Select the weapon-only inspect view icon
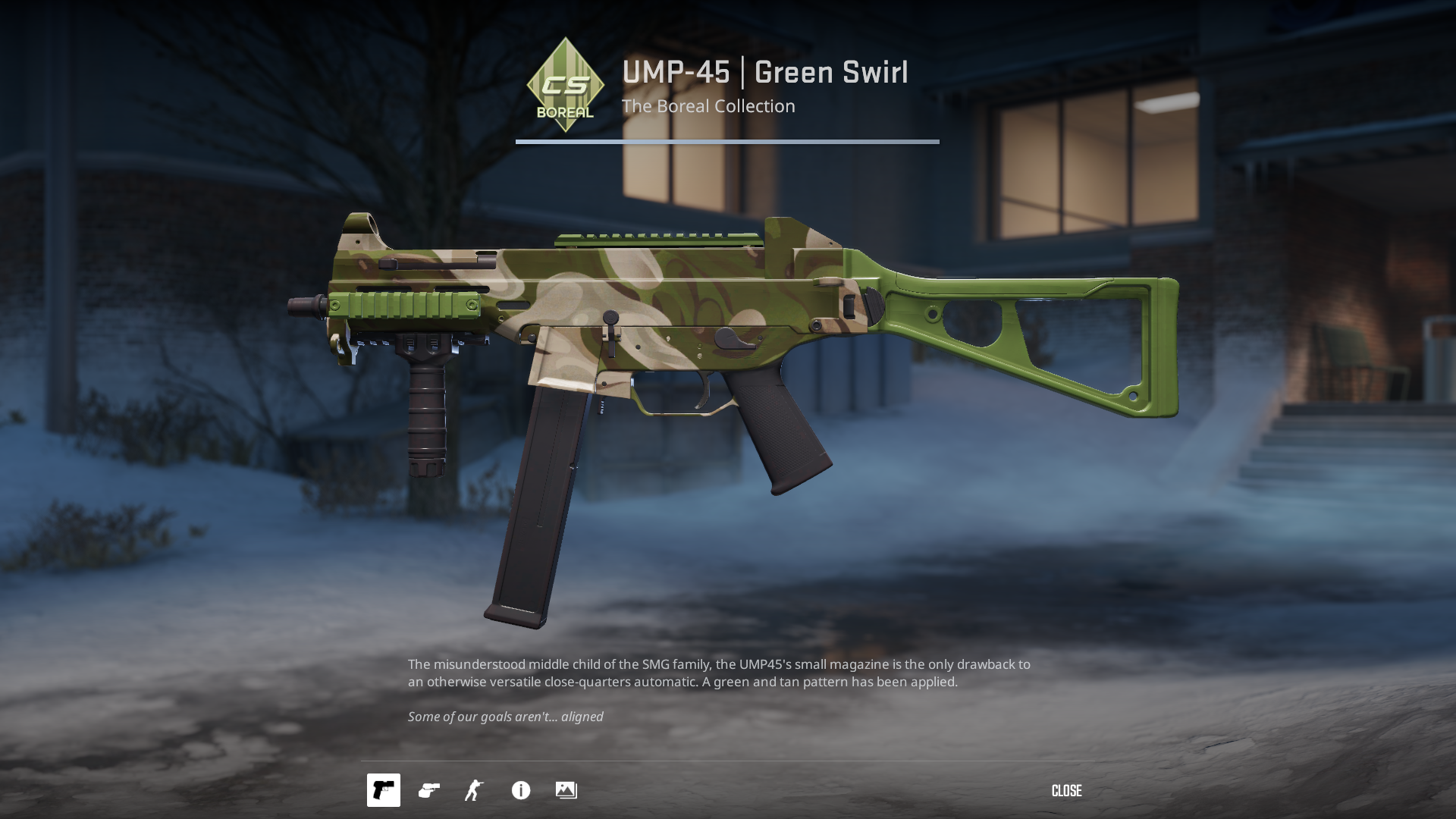The image size is (1456, 819). 383,790
